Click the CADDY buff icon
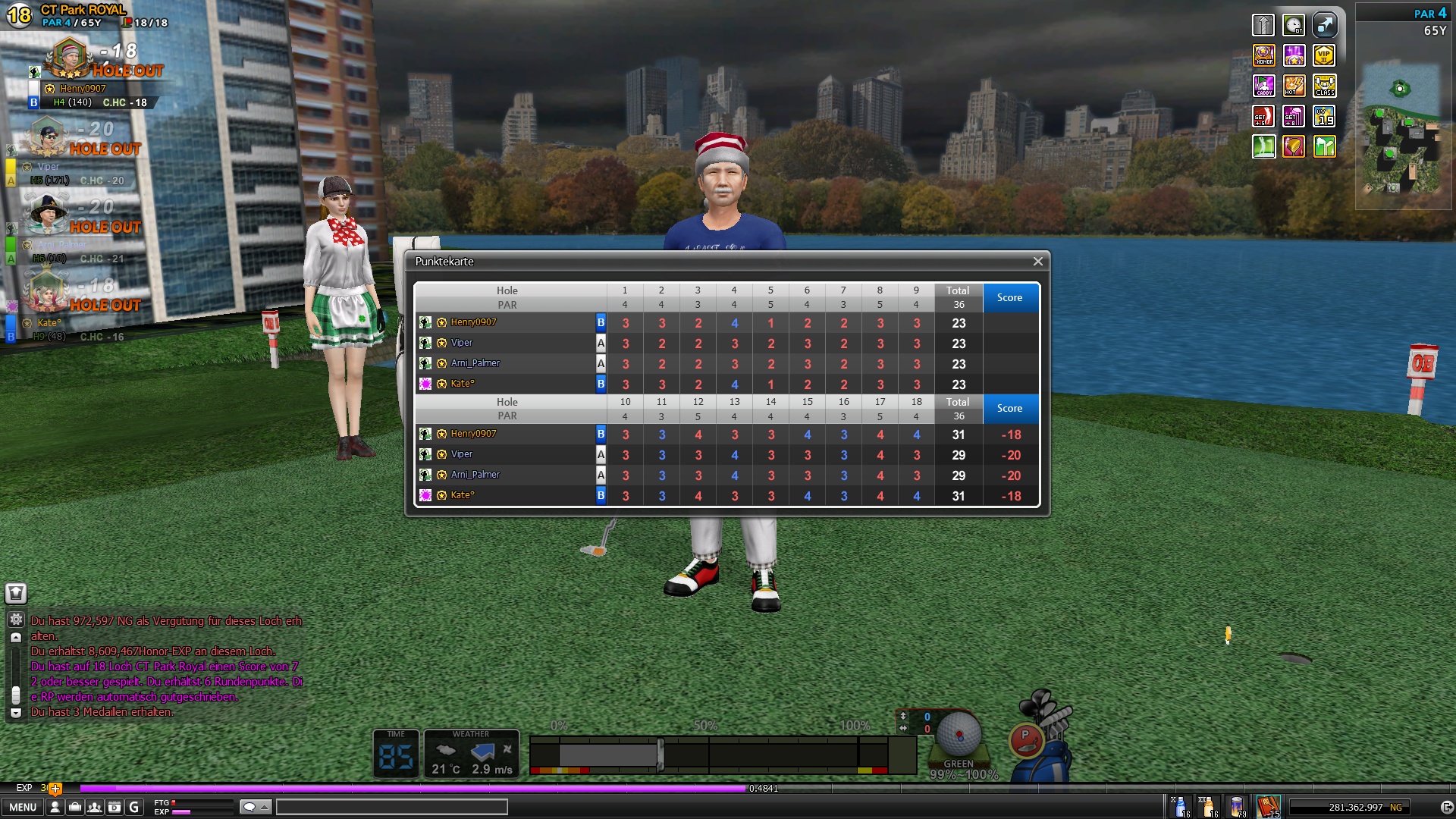1456x819 pixels. coord(1263,86)
